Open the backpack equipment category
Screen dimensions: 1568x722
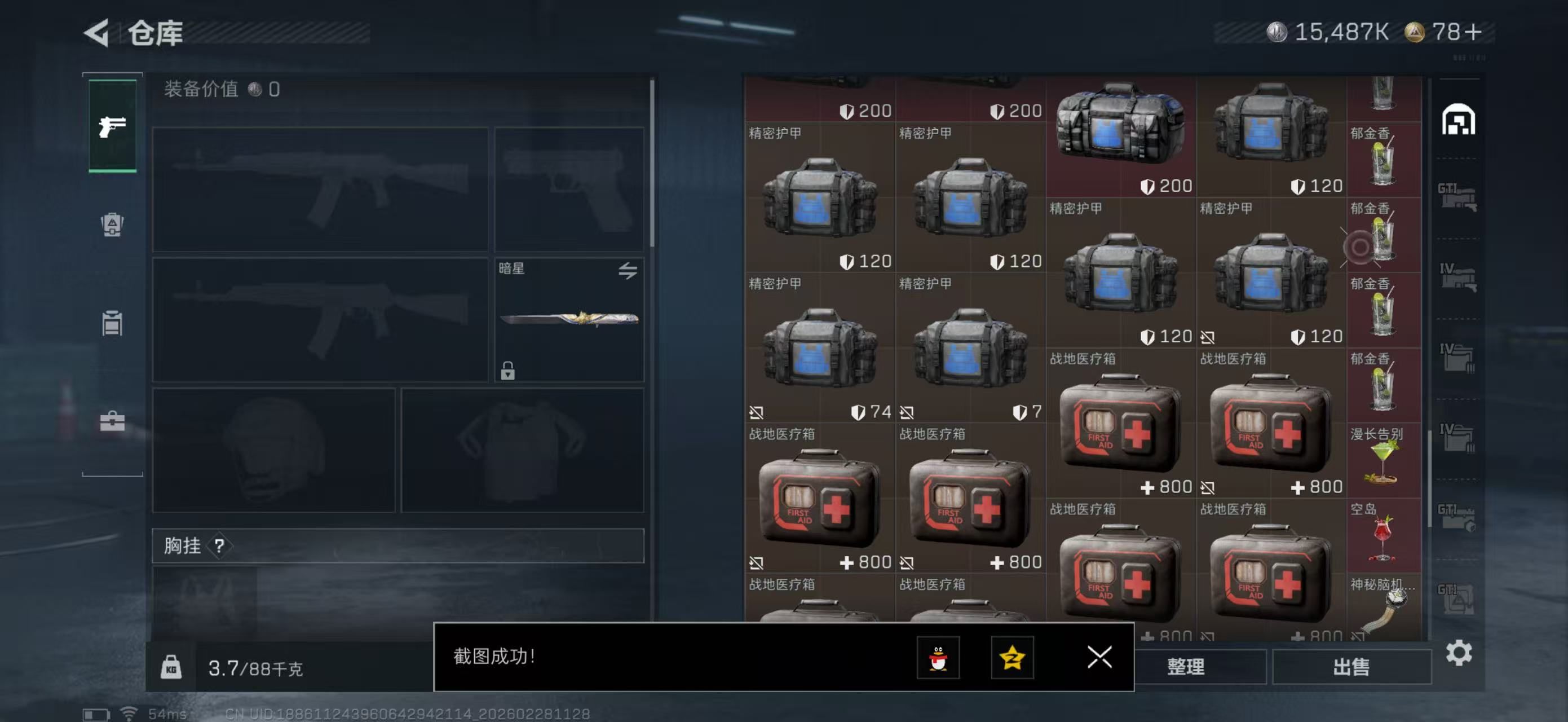(113, 226)
